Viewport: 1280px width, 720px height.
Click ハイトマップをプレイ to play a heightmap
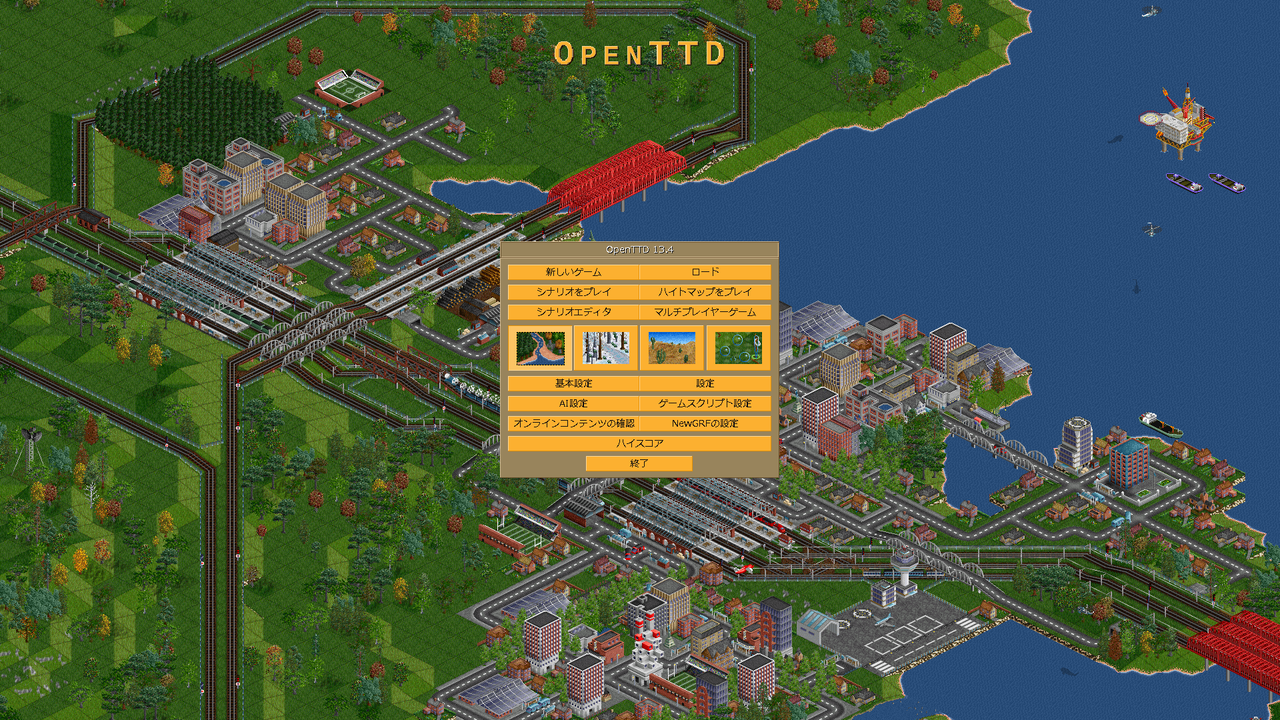tap(706, 291)
